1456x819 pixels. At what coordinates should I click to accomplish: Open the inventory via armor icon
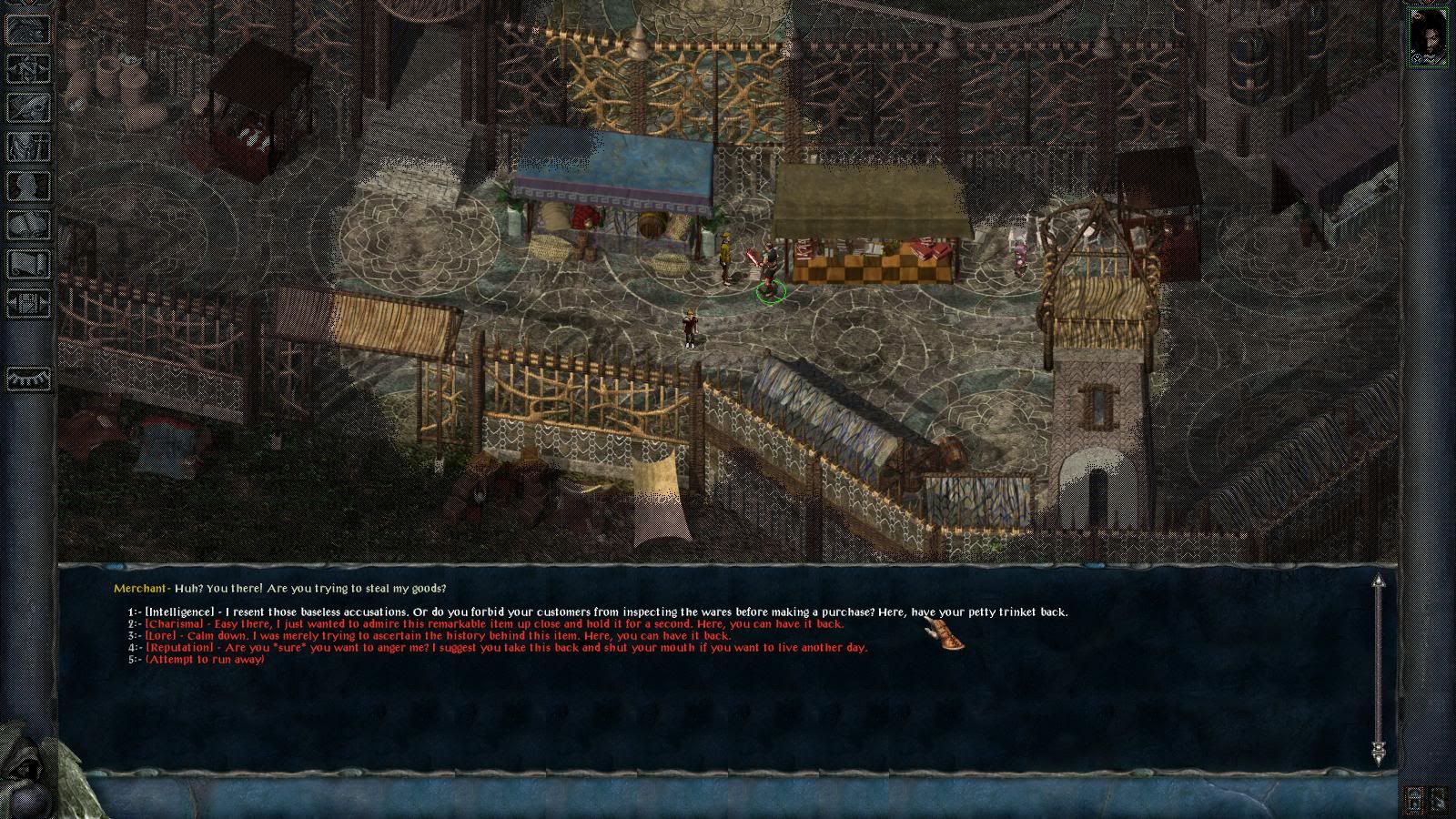point(27,147)
